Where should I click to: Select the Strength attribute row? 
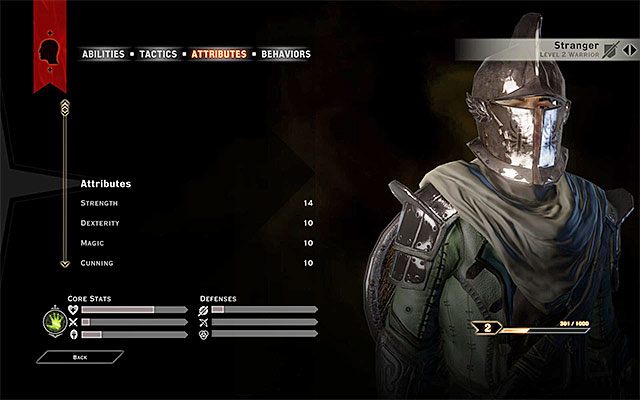[197, 203]
